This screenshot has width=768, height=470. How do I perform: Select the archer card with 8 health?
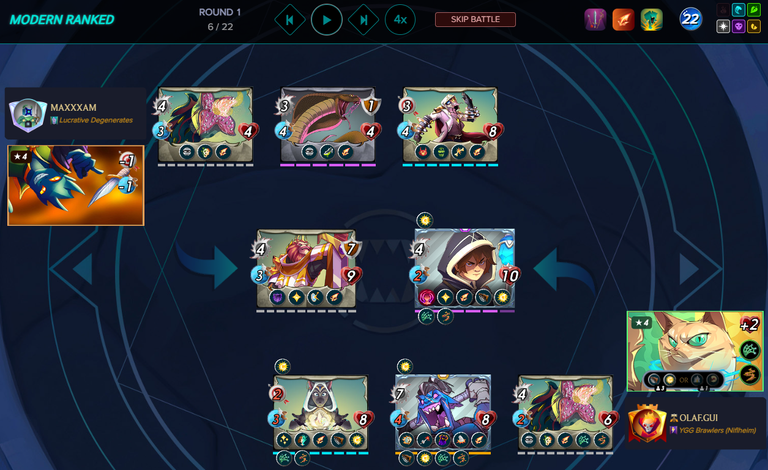point(450,124)
